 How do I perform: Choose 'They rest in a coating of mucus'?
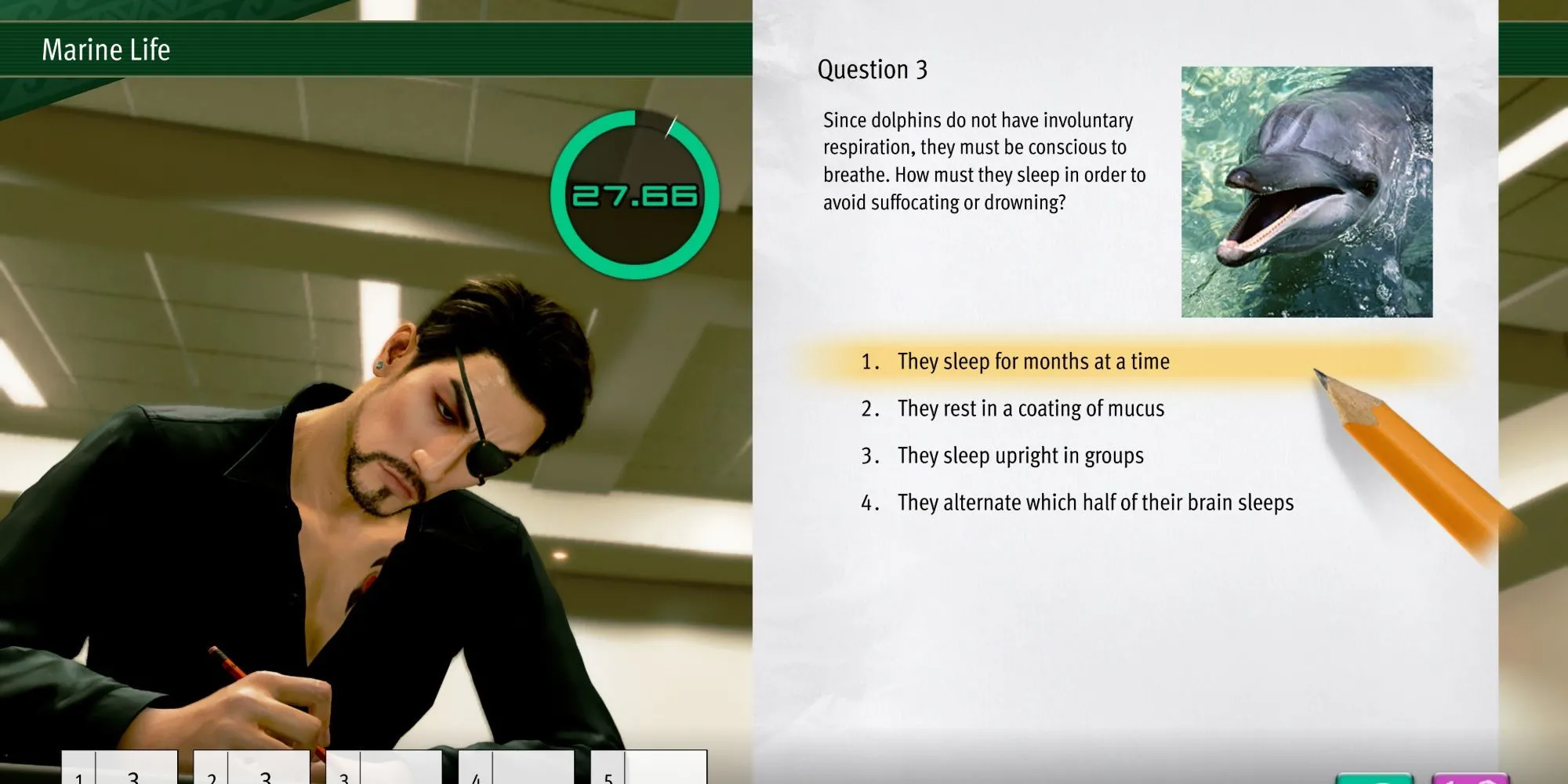coord(1030,408)
